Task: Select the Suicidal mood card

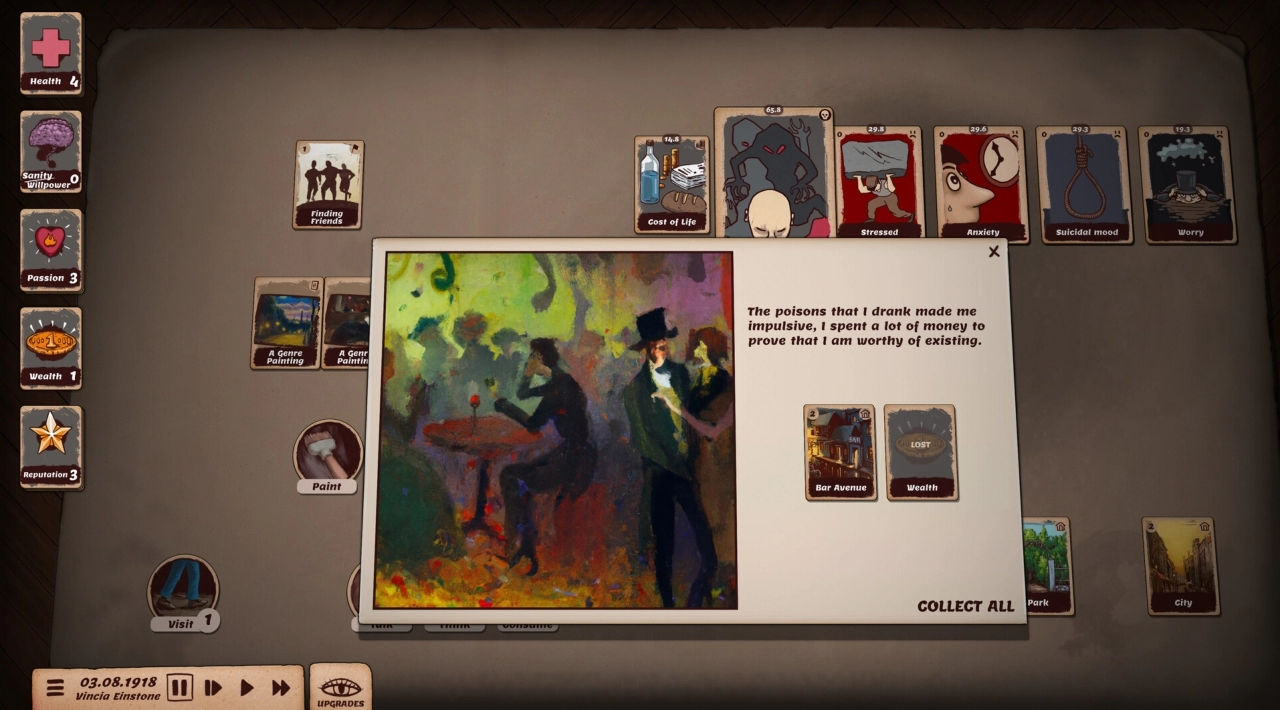Action: coord(1084,185)
